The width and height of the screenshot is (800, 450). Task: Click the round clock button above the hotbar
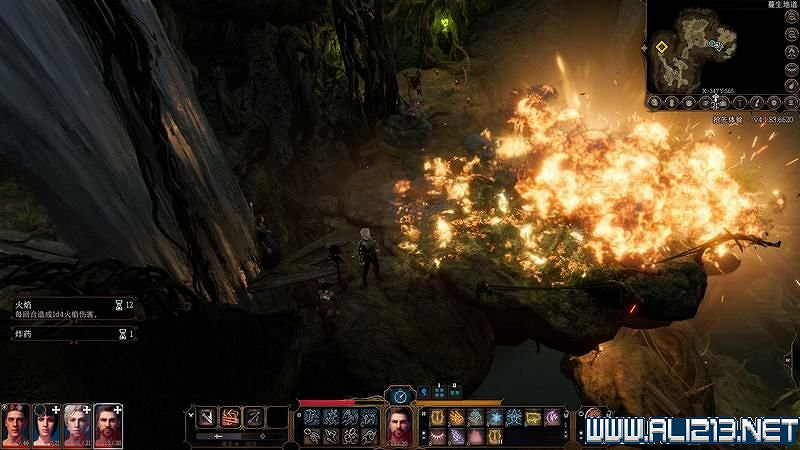pos(400,396)
